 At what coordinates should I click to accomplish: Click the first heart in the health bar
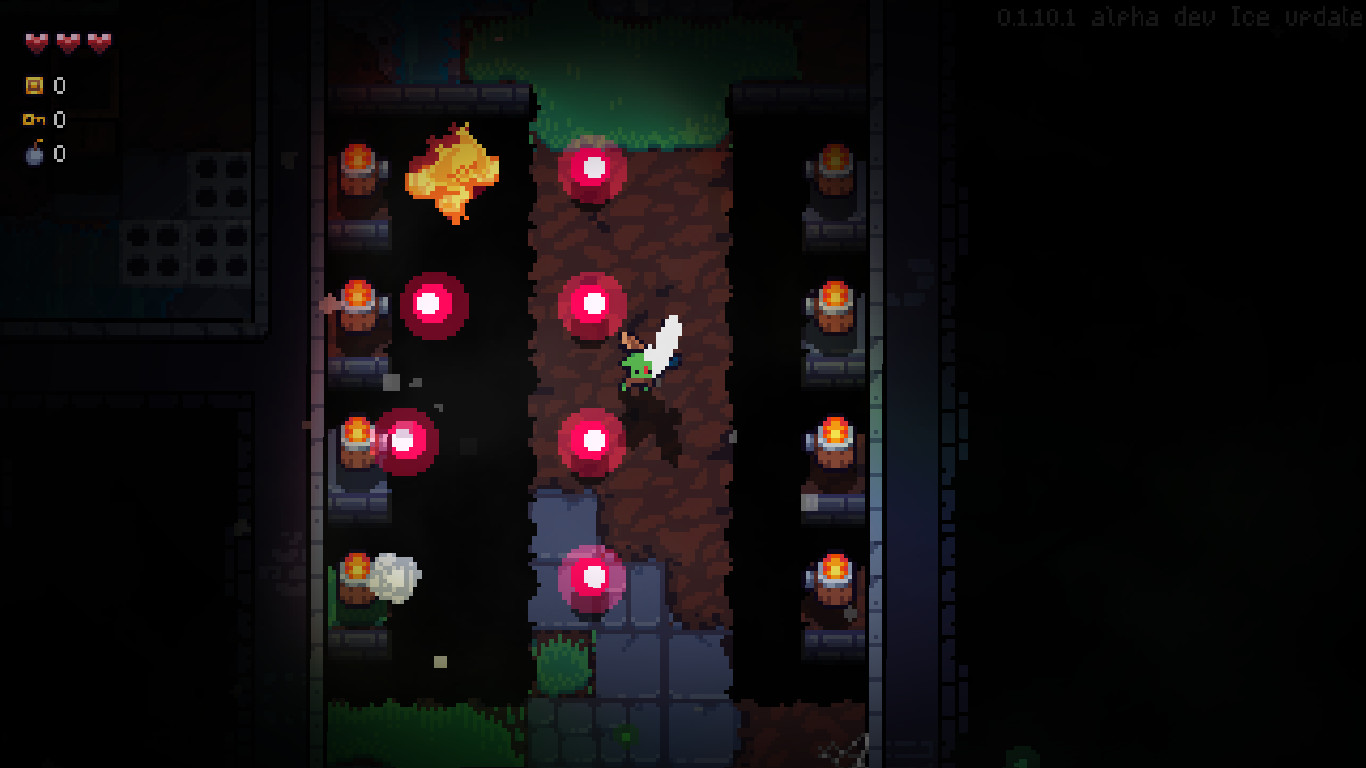(x=35, y=42)
